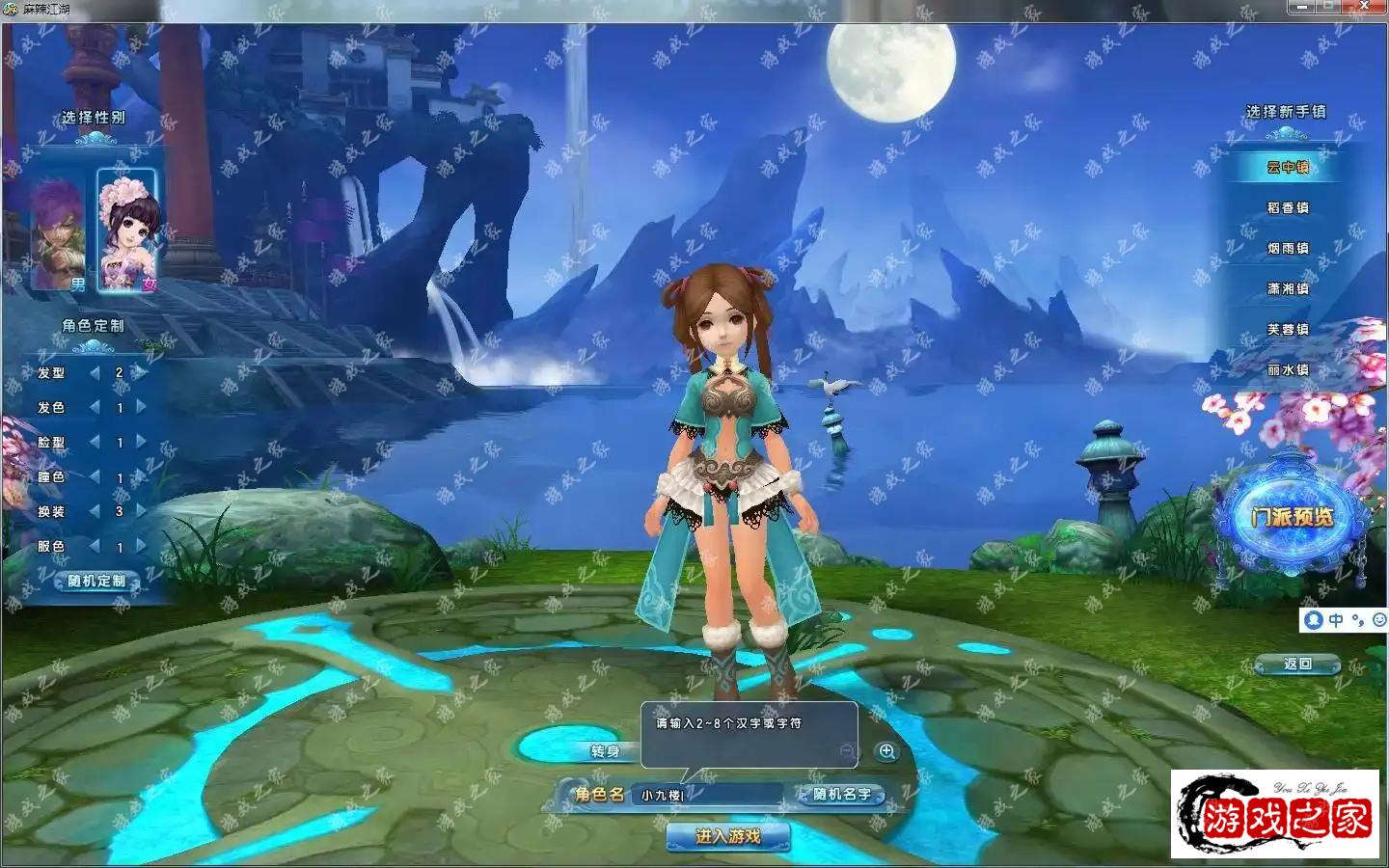The width and height of the screenshot is (1389, 868).
Task: Select 云中镇 starting town
Action: point(1288,167)
